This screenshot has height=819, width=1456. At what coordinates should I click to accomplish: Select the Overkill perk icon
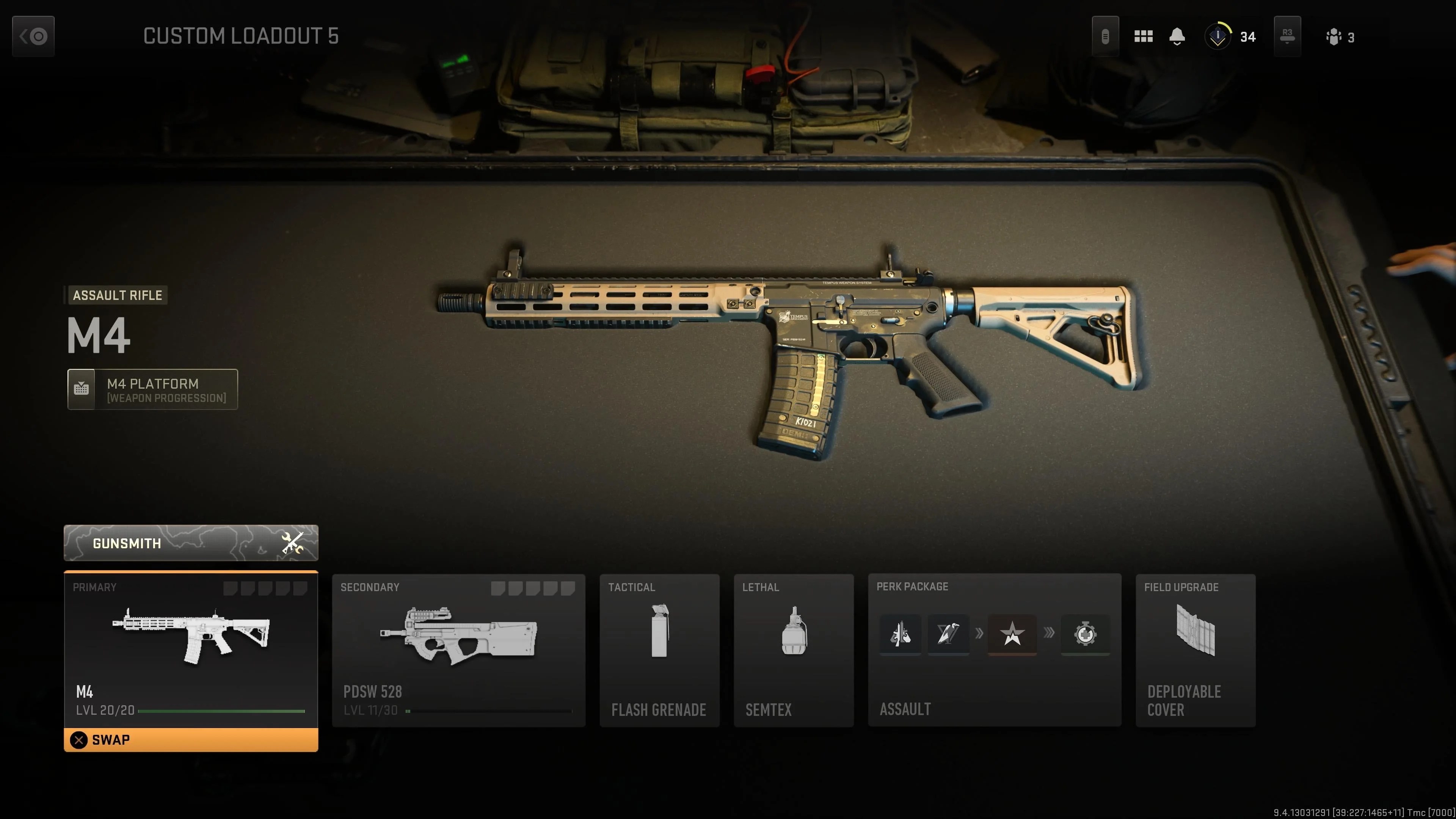tap(900, 635)
